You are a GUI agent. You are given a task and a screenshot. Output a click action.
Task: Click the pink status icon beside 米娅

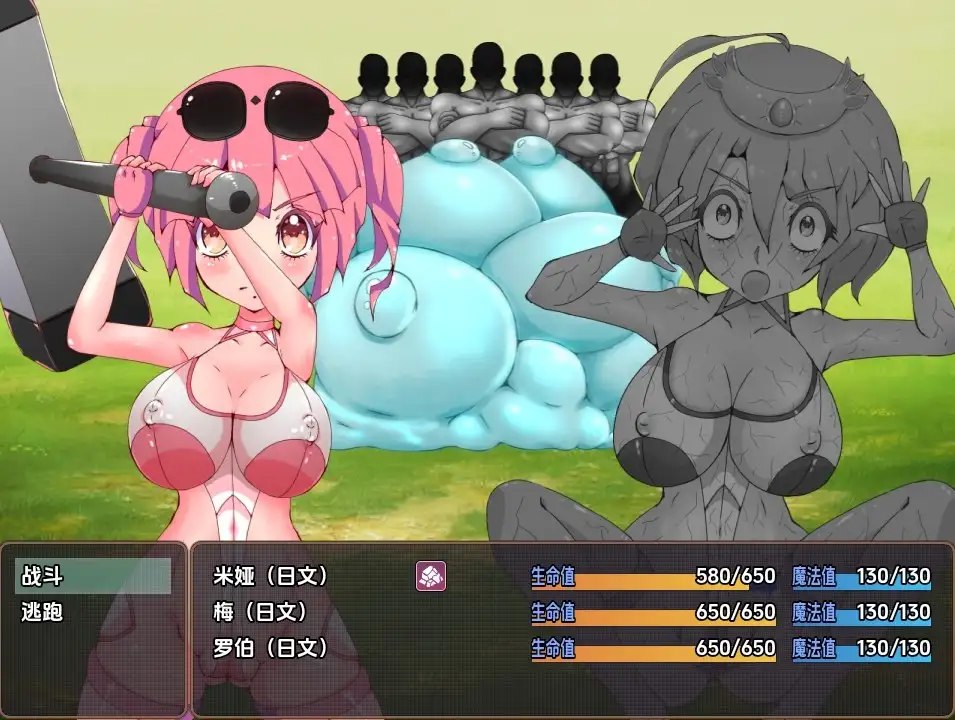(431, 576)
